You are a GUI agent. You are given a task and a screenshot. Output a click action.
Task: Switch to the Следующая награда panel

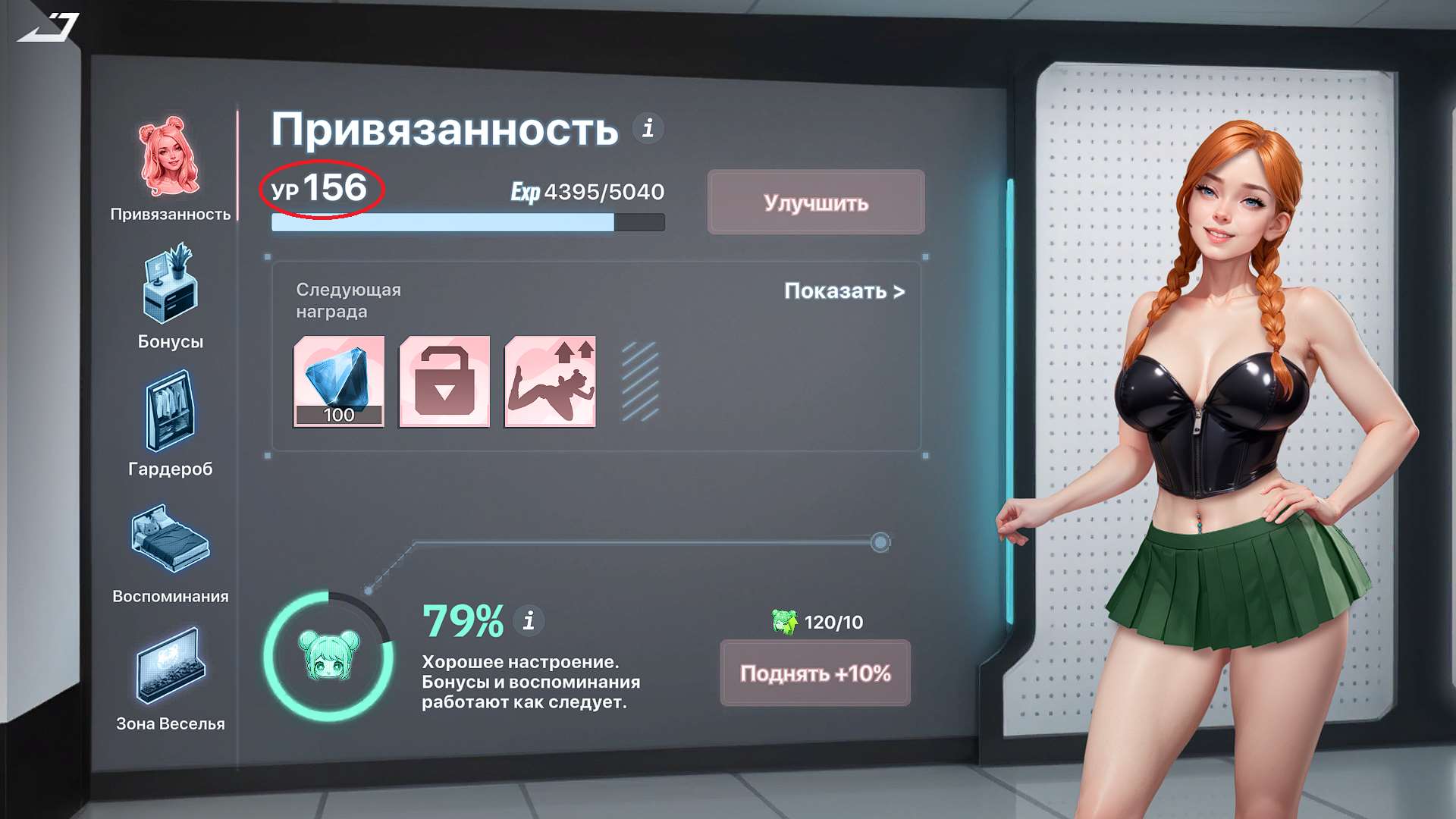click(x=349, y=300)
